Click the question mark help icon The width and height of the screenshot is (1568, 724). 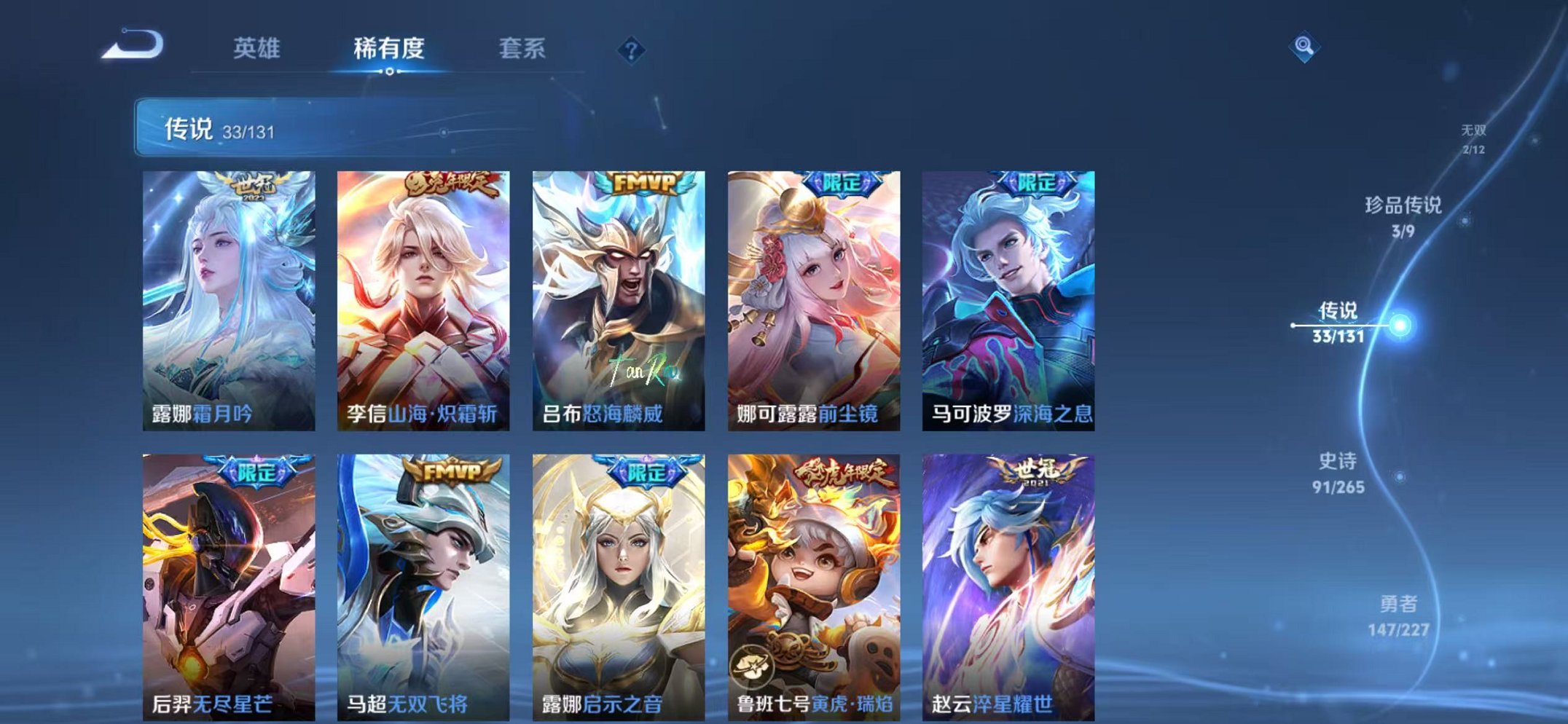(632, 50)
